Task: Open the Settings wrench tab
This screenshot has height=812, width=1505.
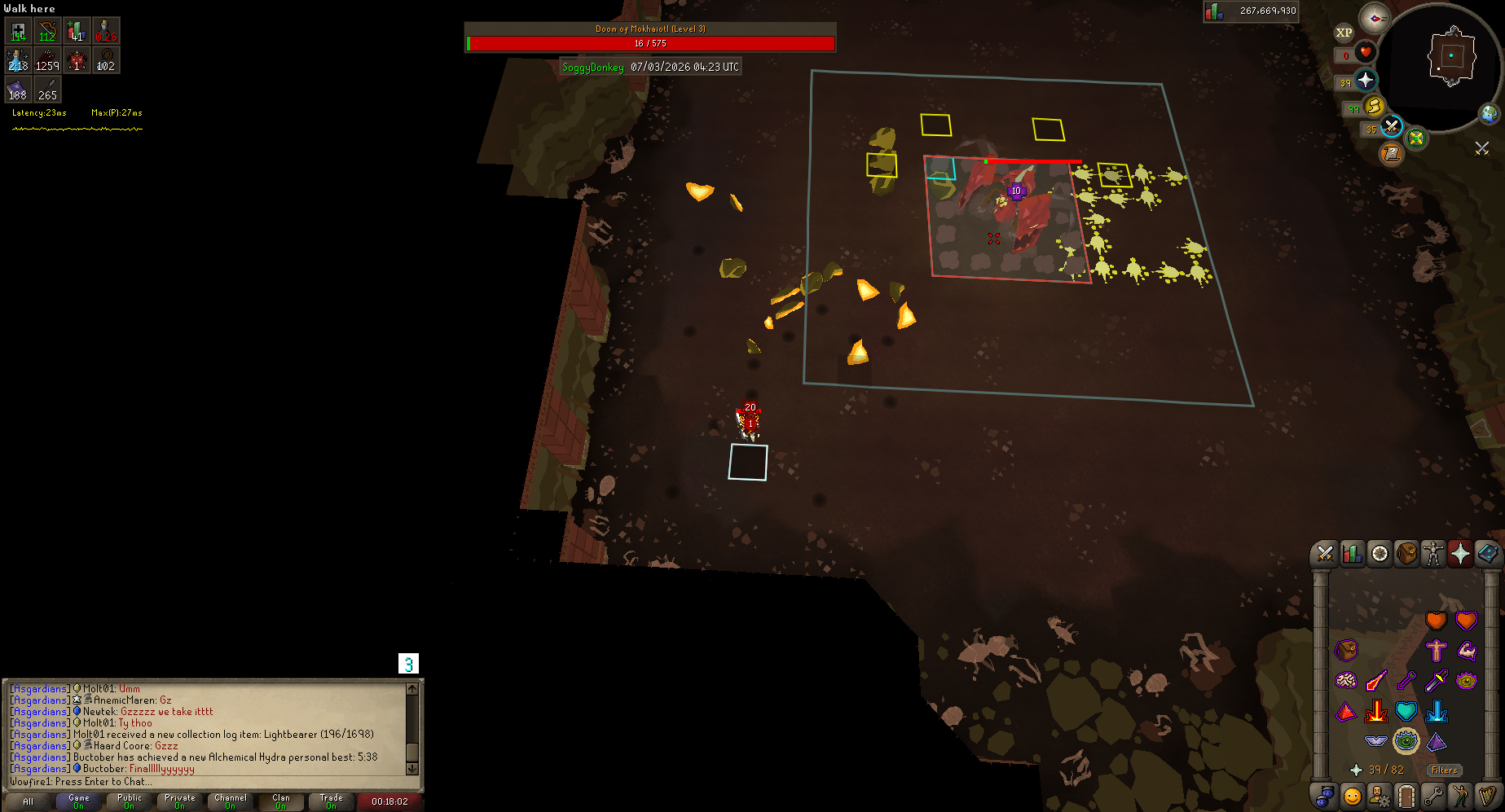Action: (1433, 795)
